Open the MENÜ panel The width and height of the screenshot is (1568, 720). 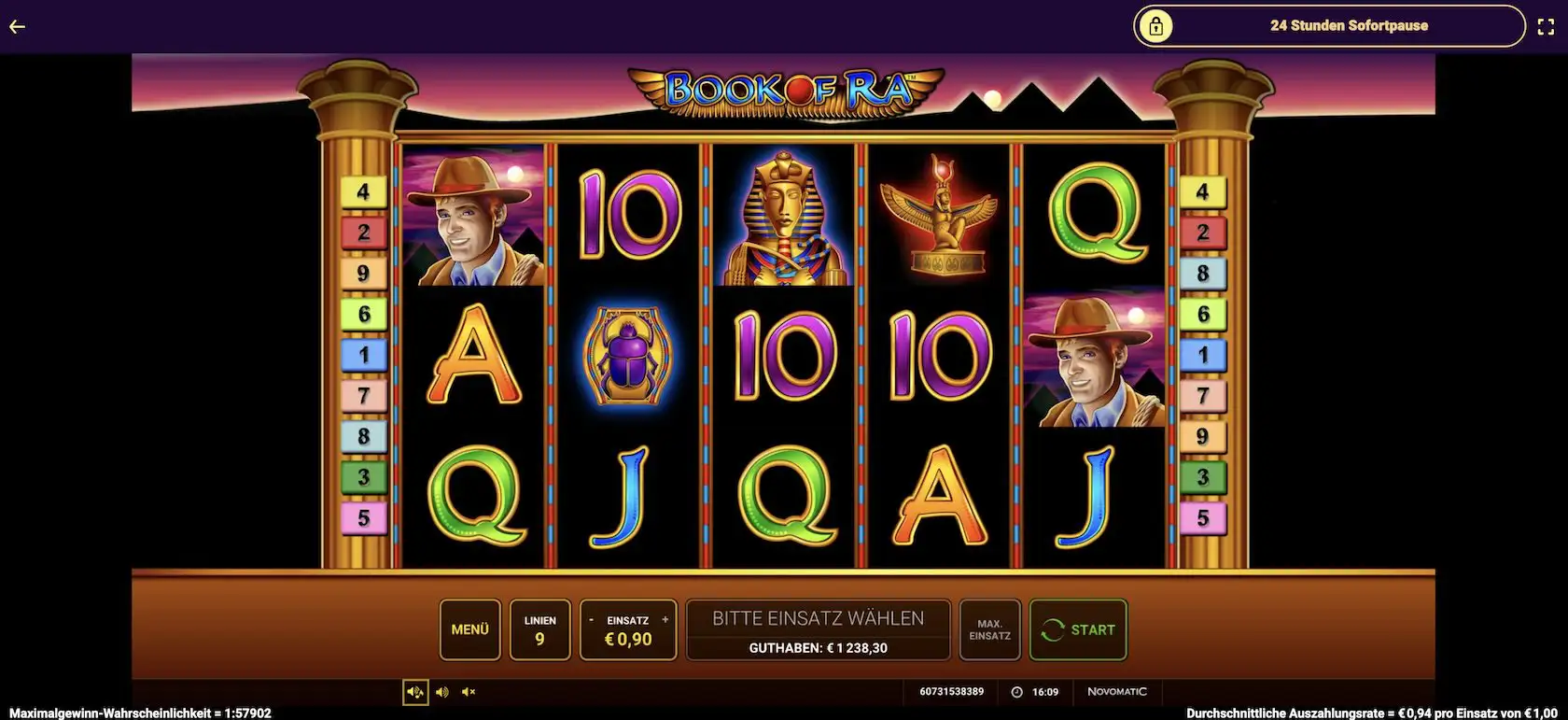pos(469,630)
